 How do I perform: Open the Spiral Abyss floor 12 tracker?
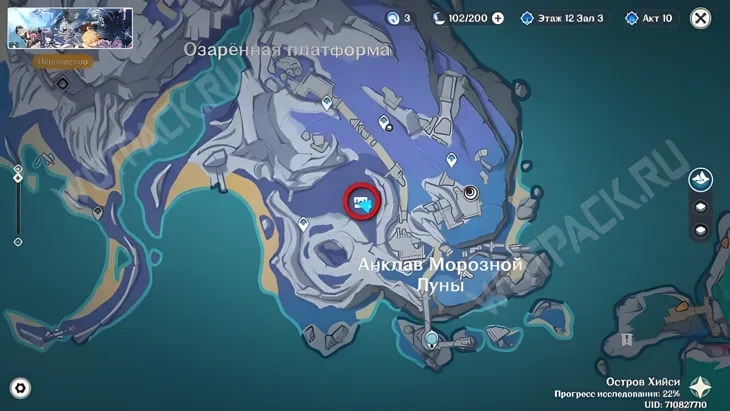point(561,18)
